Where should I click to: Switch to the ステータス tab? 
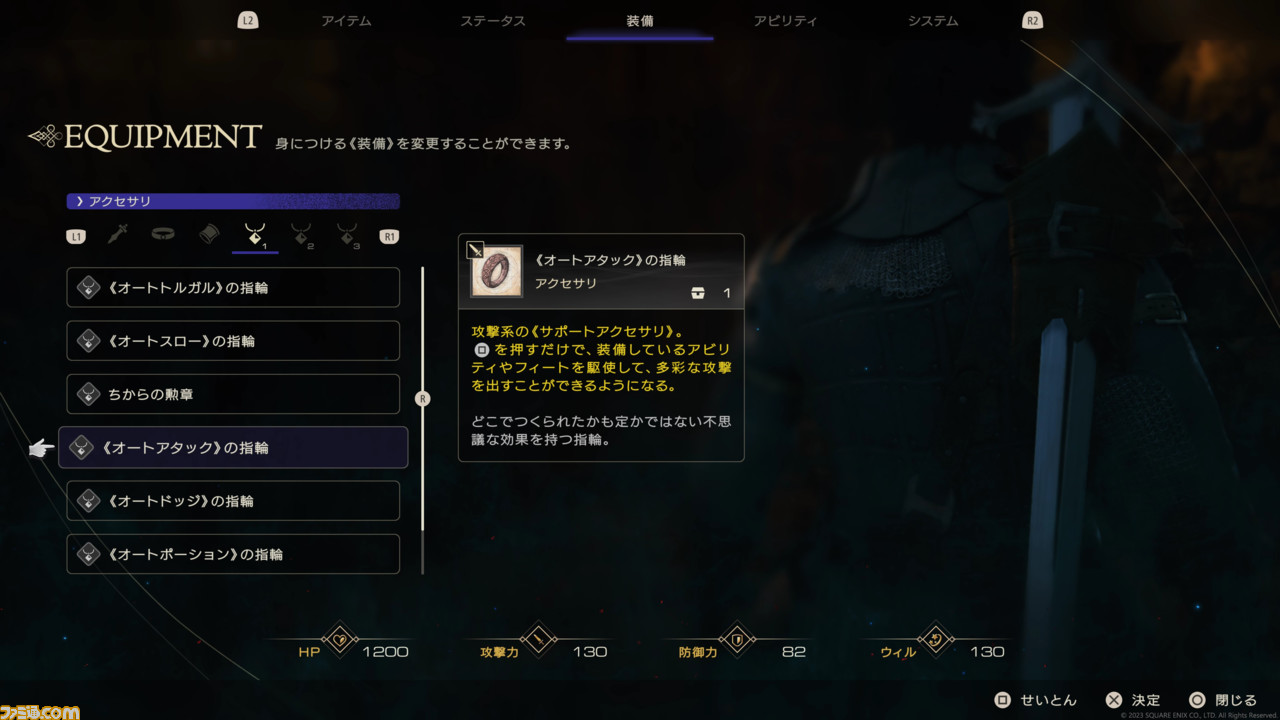493,20
